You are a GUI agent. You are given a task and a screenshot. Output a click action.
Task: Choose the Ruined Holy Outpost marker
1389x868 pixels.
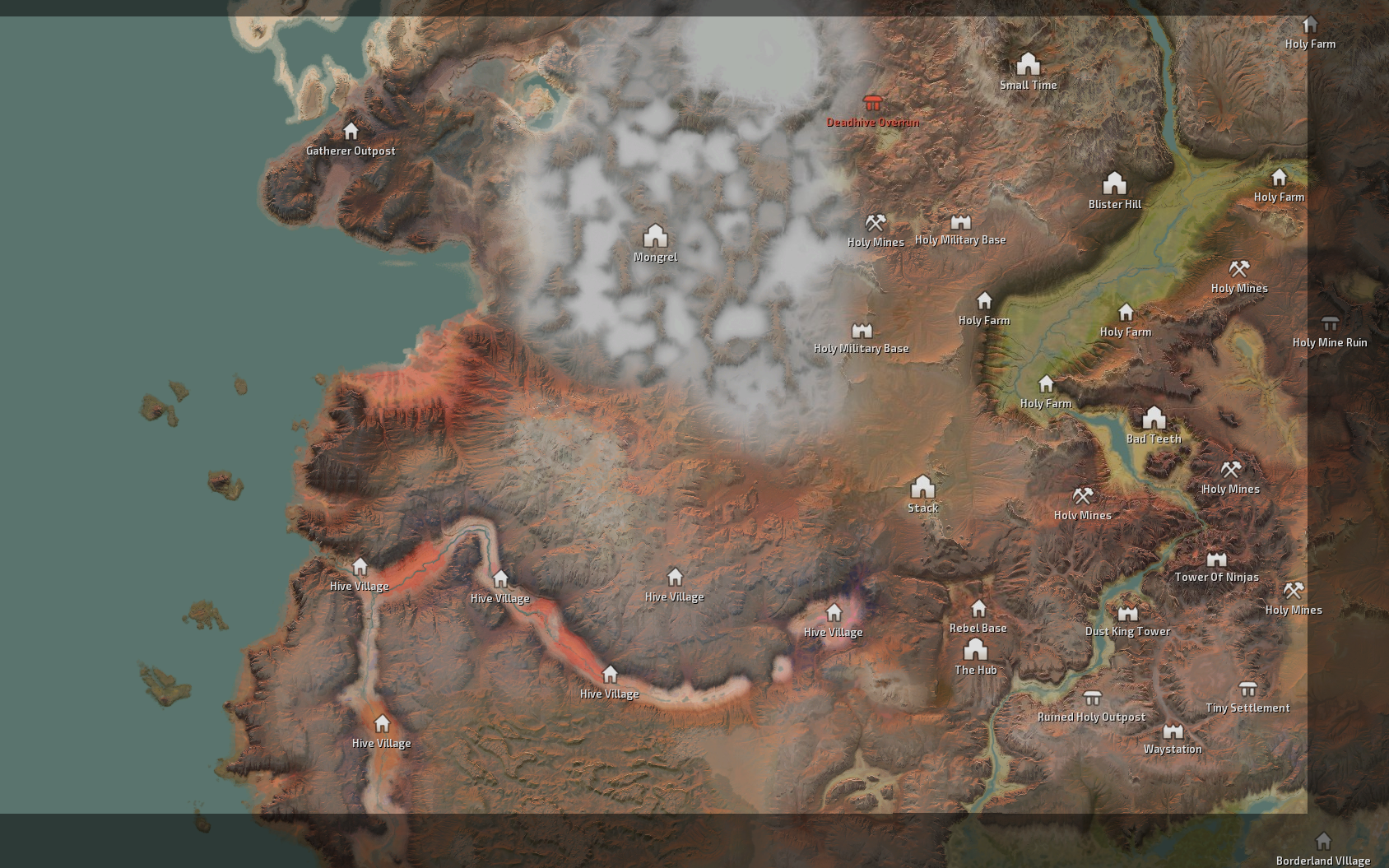(x=1092, y=699)
